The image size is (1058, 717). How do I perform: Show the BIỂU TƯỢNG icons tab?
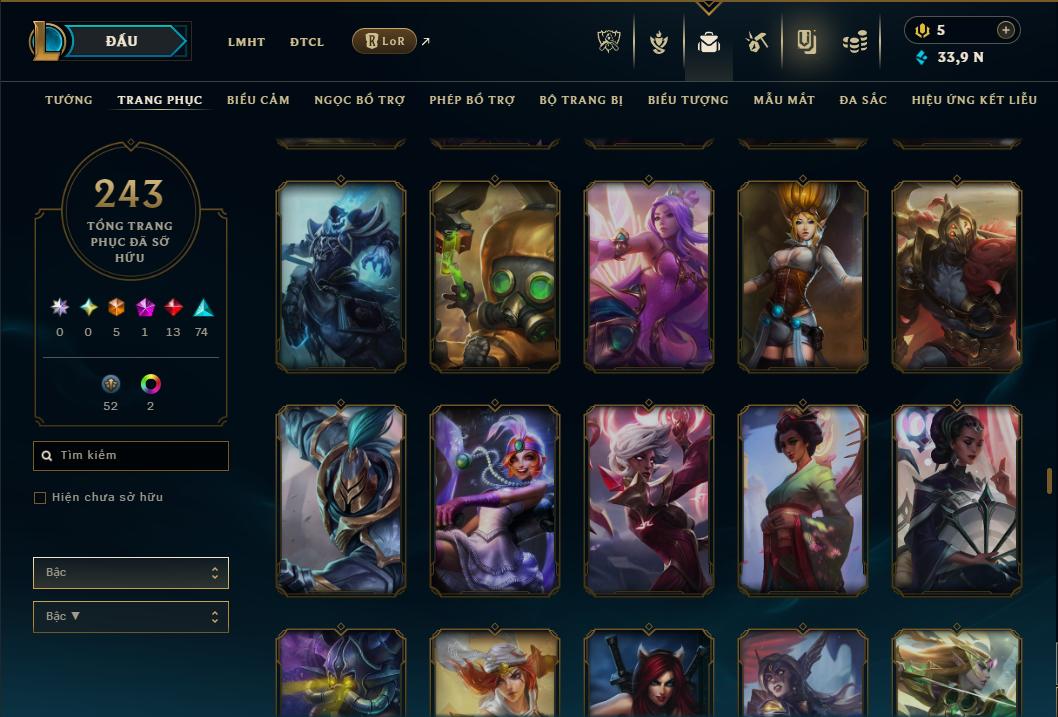688,100
